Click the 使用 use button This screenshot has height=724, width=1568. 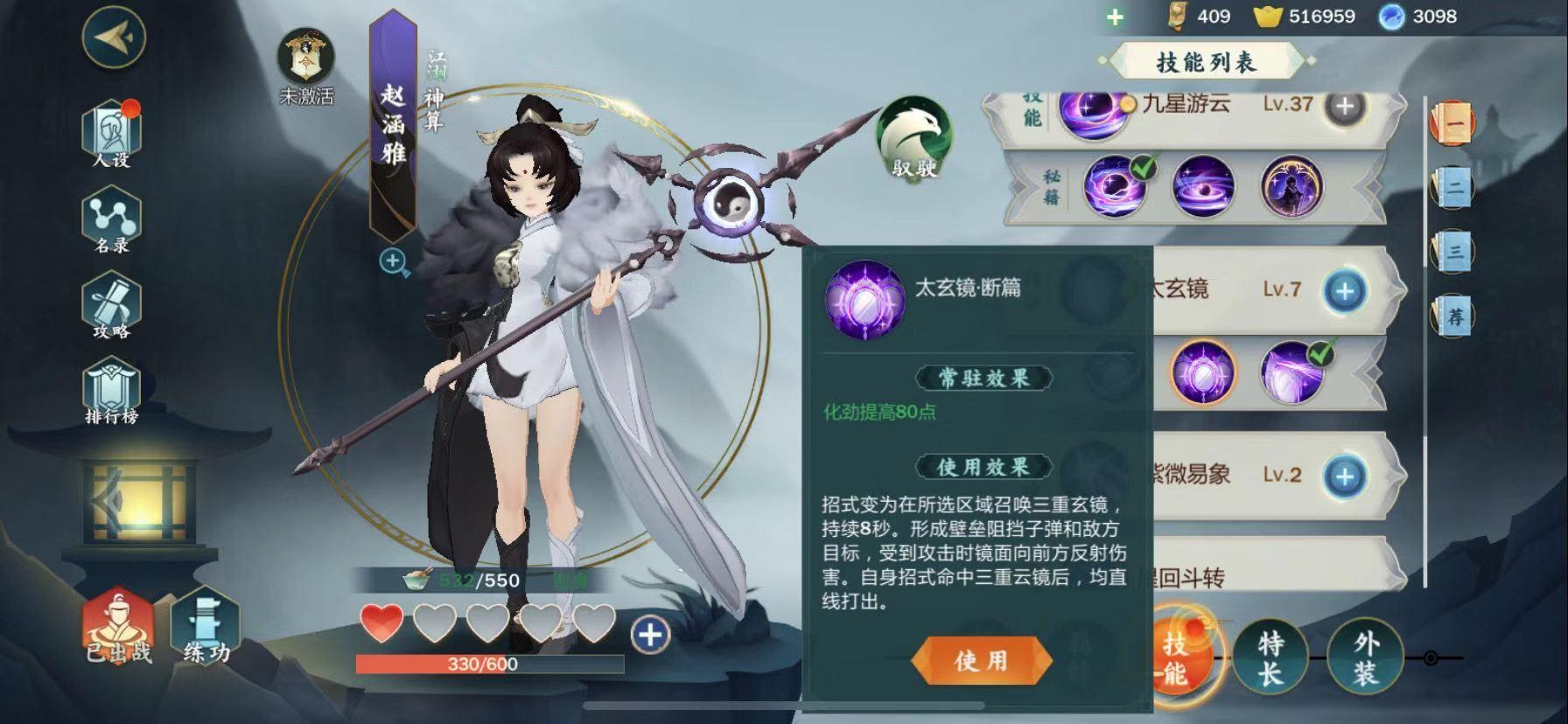981,660
